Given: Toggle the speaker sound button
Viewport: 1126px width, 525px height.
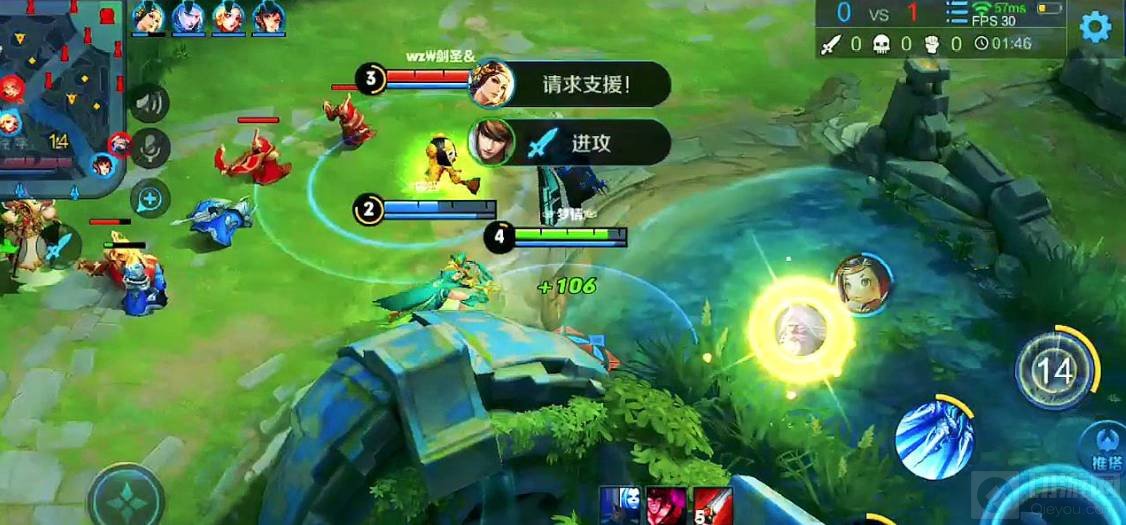Looking at the screenshot, I should 150,103.
